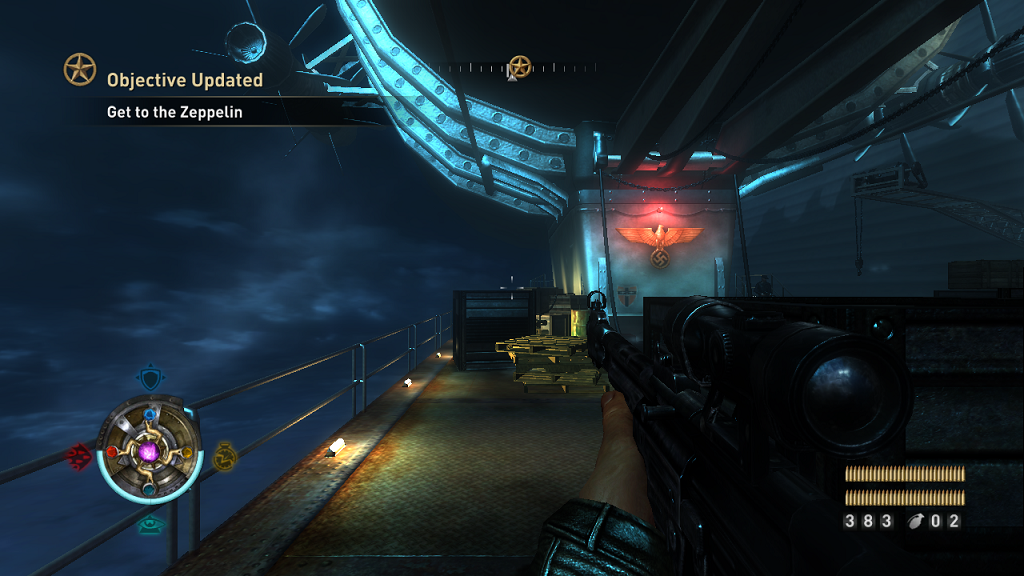Activate the blue Shield veil power

click(x=149, y=379)
